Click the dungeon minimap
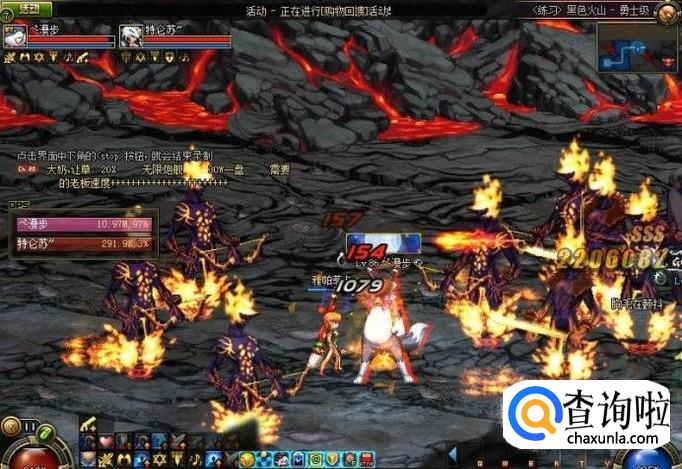The height and width of the screenshot is (469, 682). 638,47
